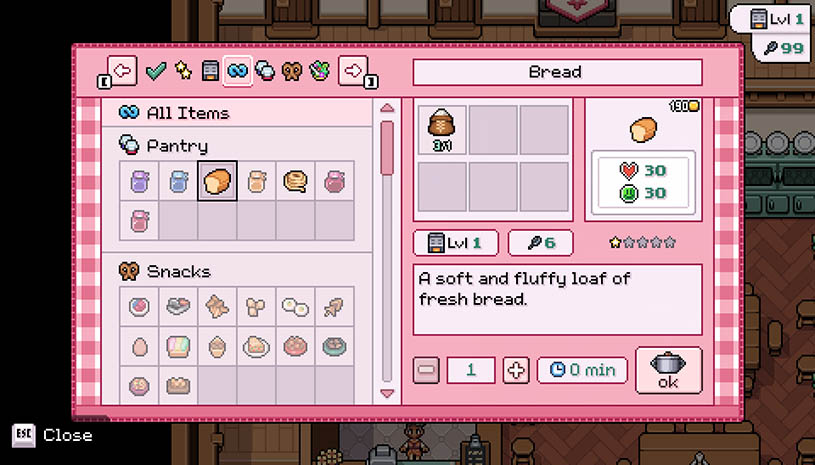Click the flour sack ingredient slot
Image resolution: width=815 pixels, height=465 pixels.
[x=442, y=130]
